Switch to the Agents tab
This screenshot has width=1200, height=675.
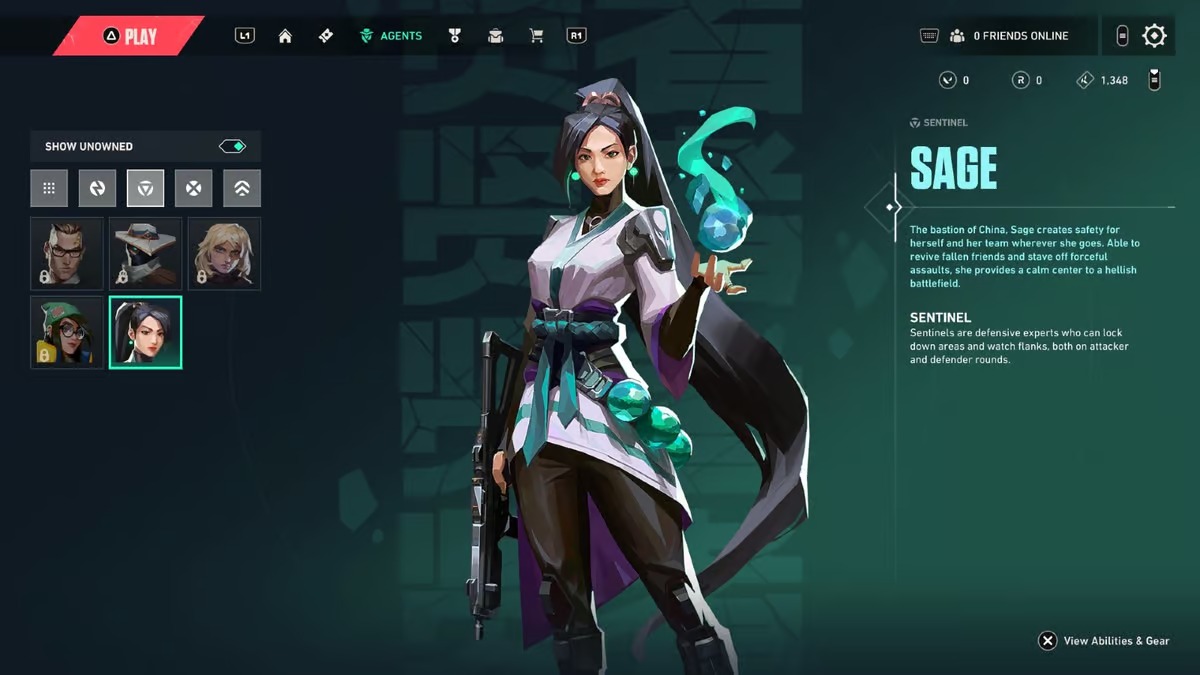pos(391,36)
